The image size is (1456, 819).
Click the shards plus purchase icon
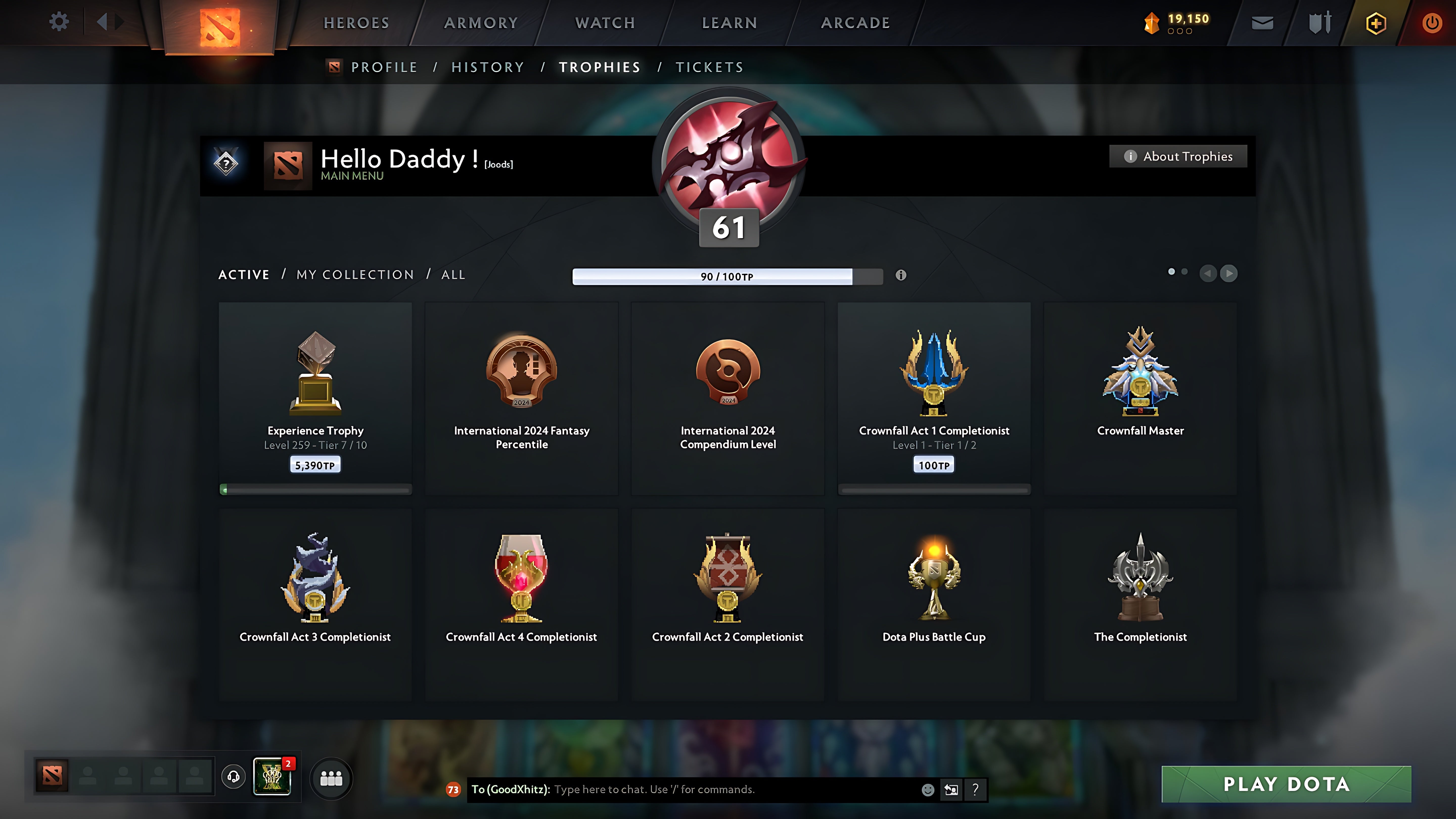(x=1376, y=22)
